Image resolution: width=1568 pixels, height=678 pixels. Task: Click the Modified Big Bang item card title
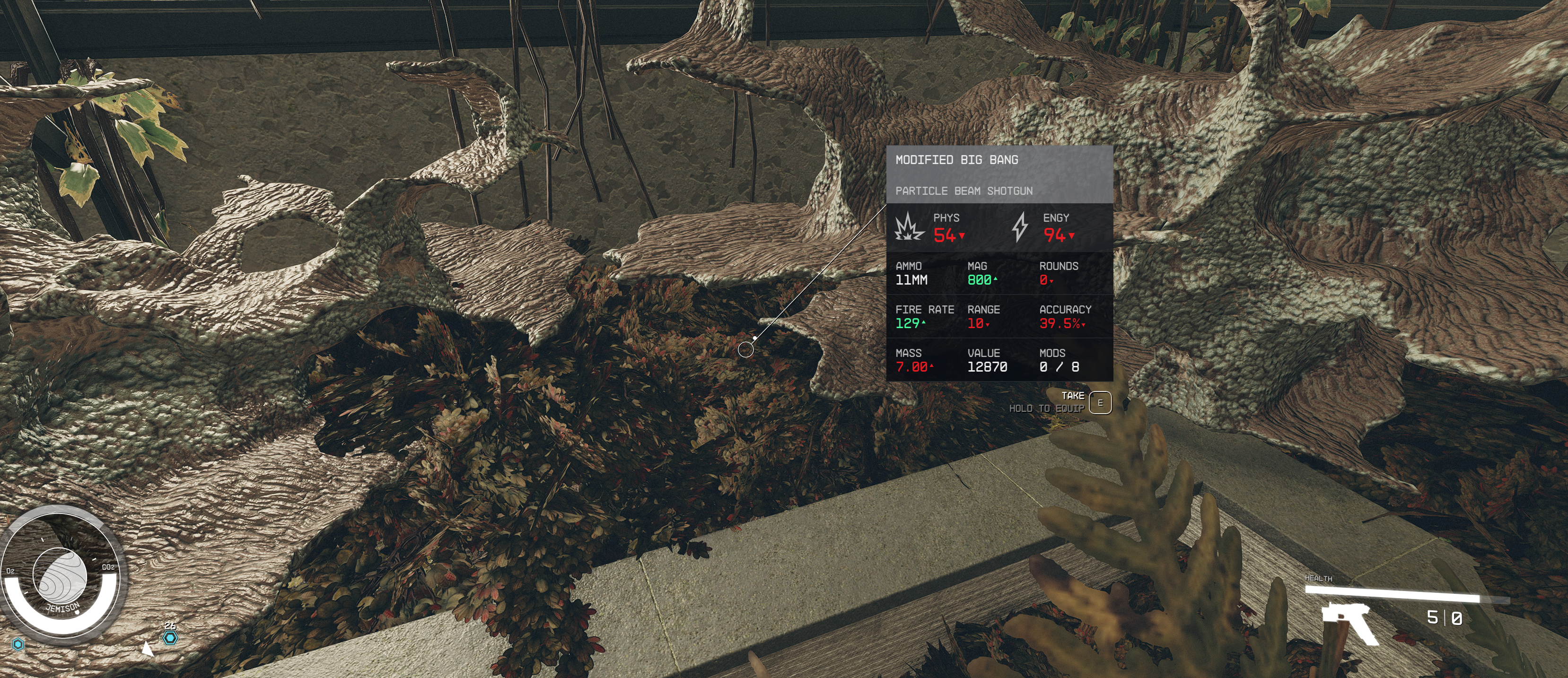tap(956, 160)
